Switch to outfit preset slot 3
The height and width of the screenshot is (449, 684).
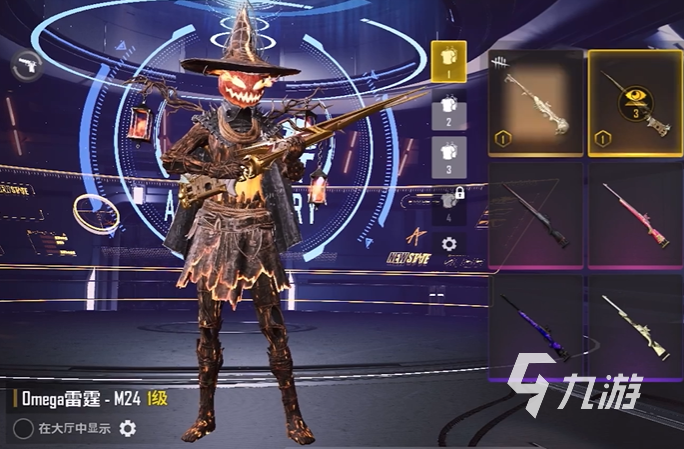pos(447,155)
